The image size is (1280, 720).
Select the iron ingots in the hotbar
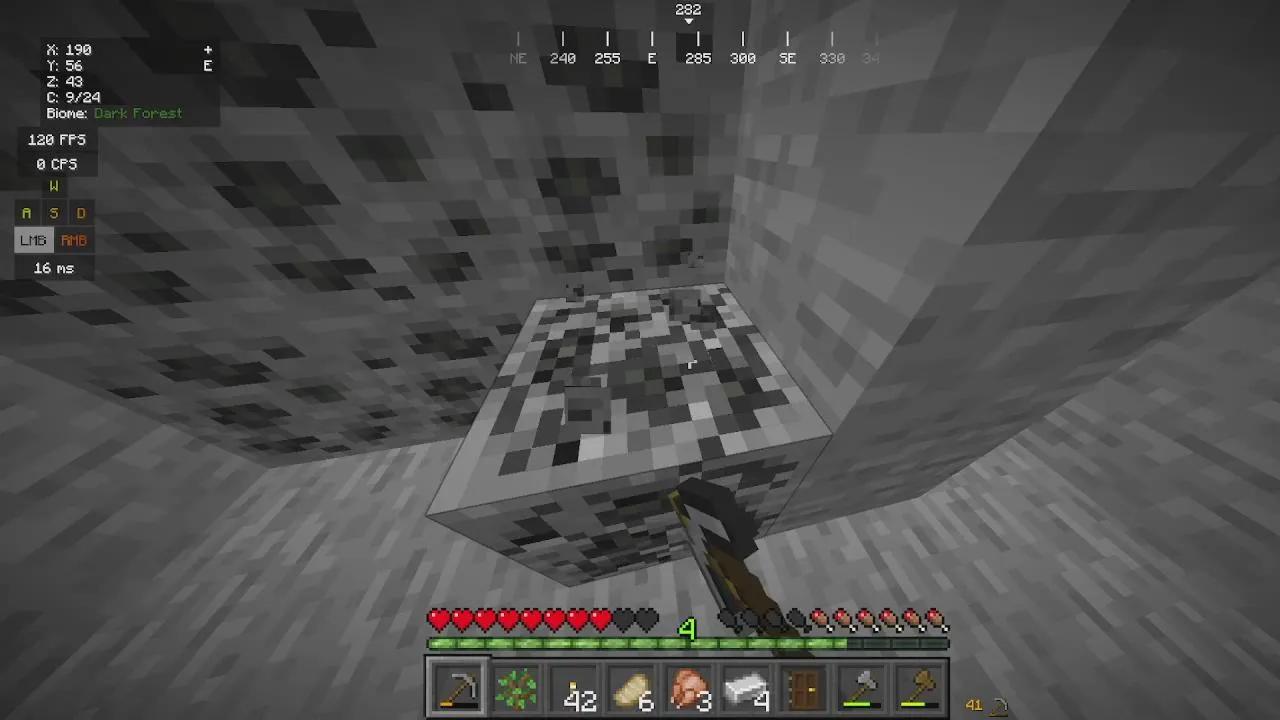coord(746,688)
